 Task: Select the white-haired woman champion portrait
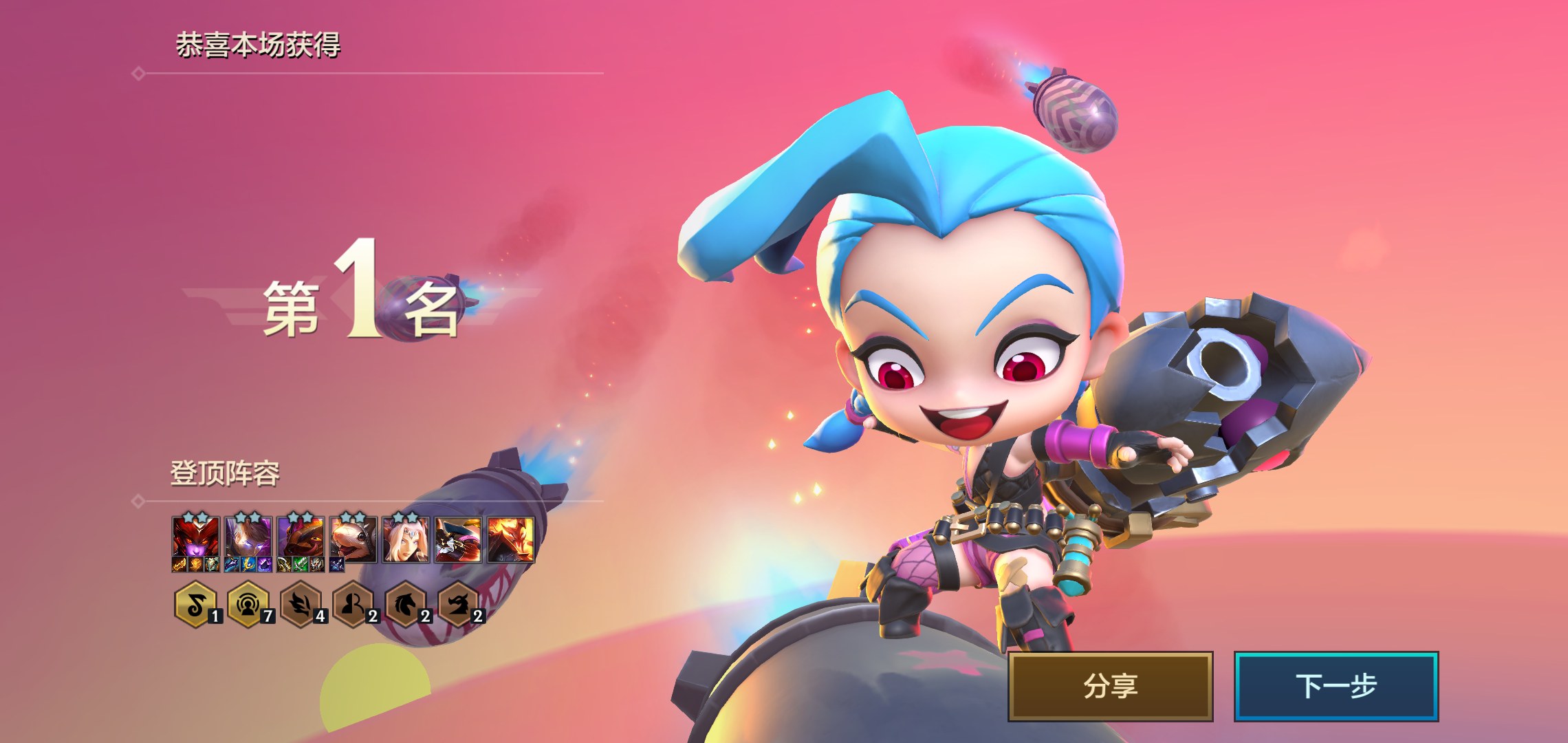(406, 539)
